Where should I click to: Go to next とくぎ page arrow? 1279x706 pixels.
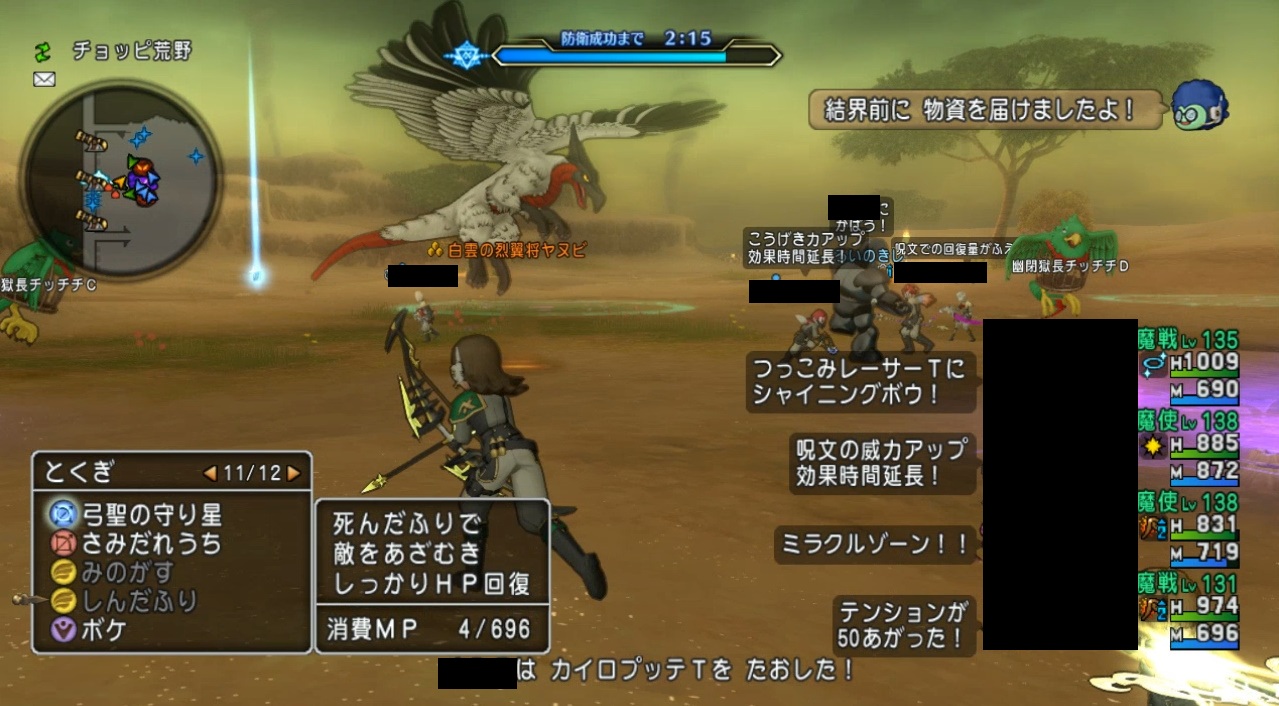click(293, 472)
